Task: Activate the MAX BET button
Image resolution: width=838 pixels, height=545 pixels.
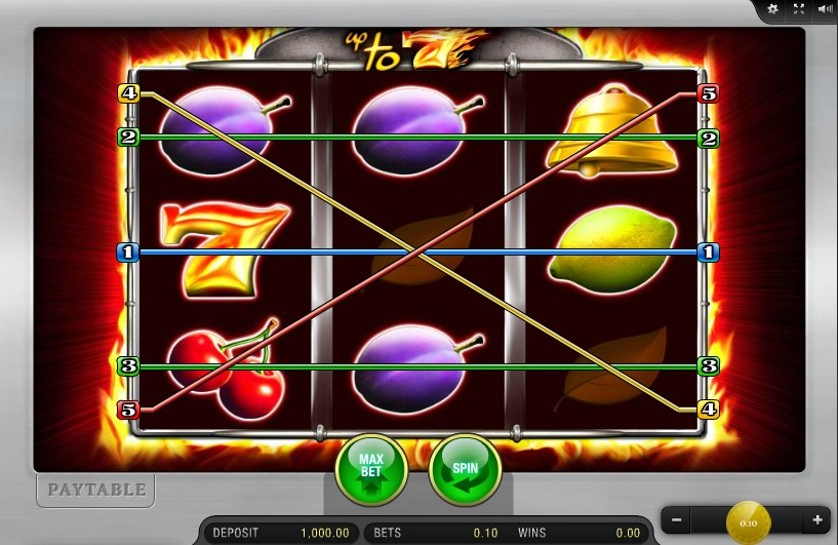Action: 371,469
